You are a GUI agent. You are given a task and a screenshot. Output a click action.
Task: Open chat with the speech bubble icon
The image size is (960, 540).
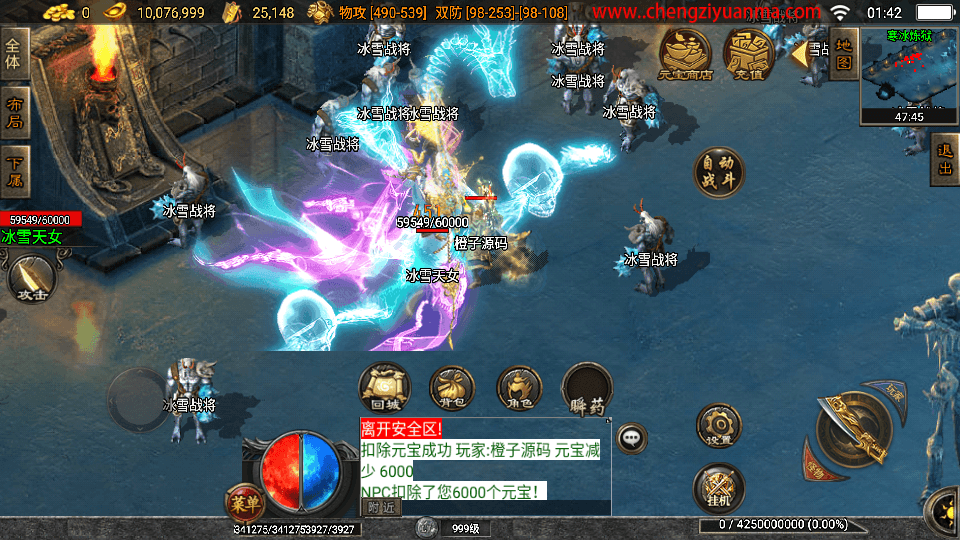(x=631, y=437)
